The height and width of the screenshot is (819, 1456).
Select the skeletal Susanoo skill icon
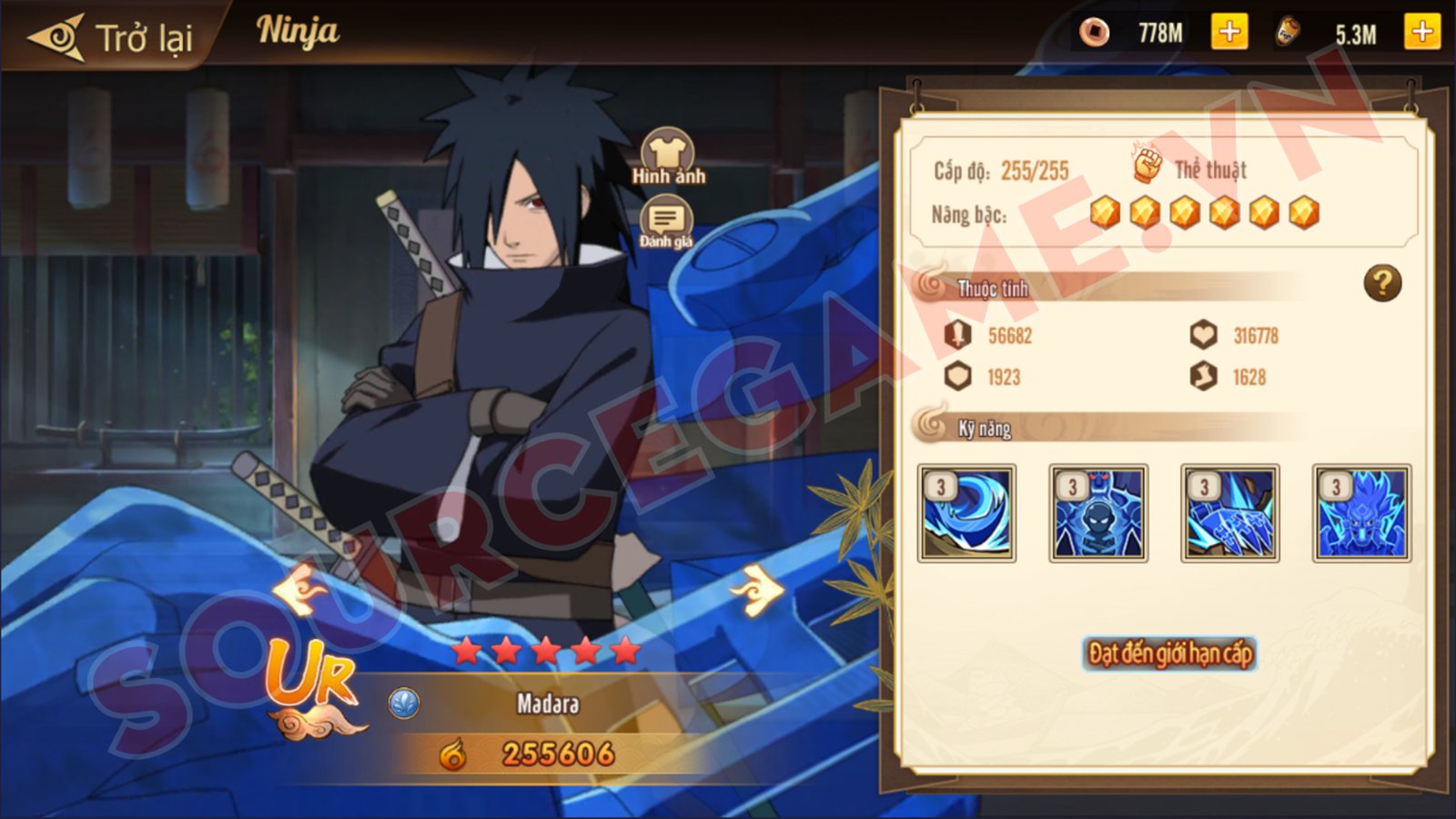coord(1098,513)
